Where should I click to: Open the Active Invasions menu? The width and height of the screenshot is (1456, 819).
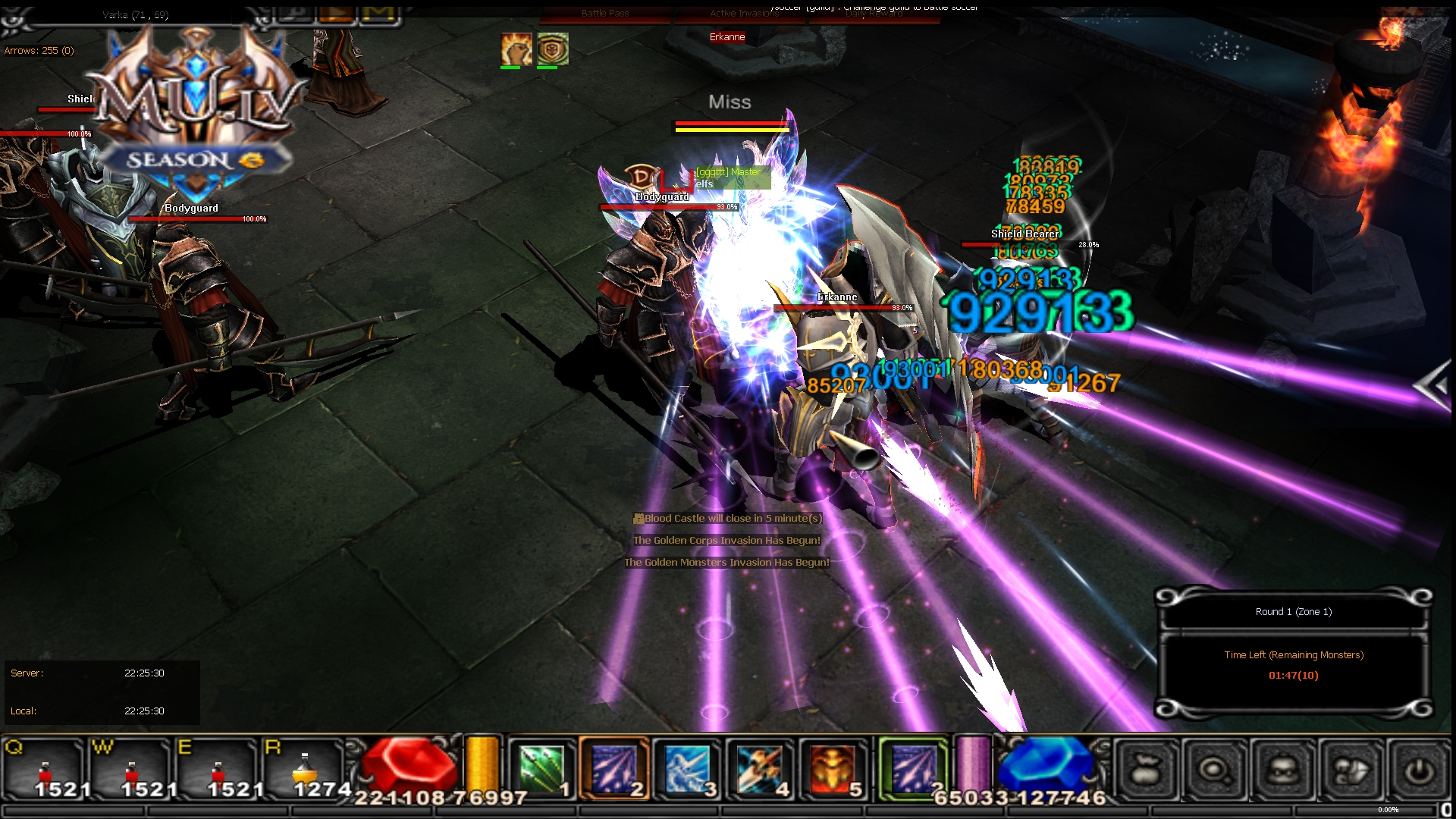click(x=745, y=14)
